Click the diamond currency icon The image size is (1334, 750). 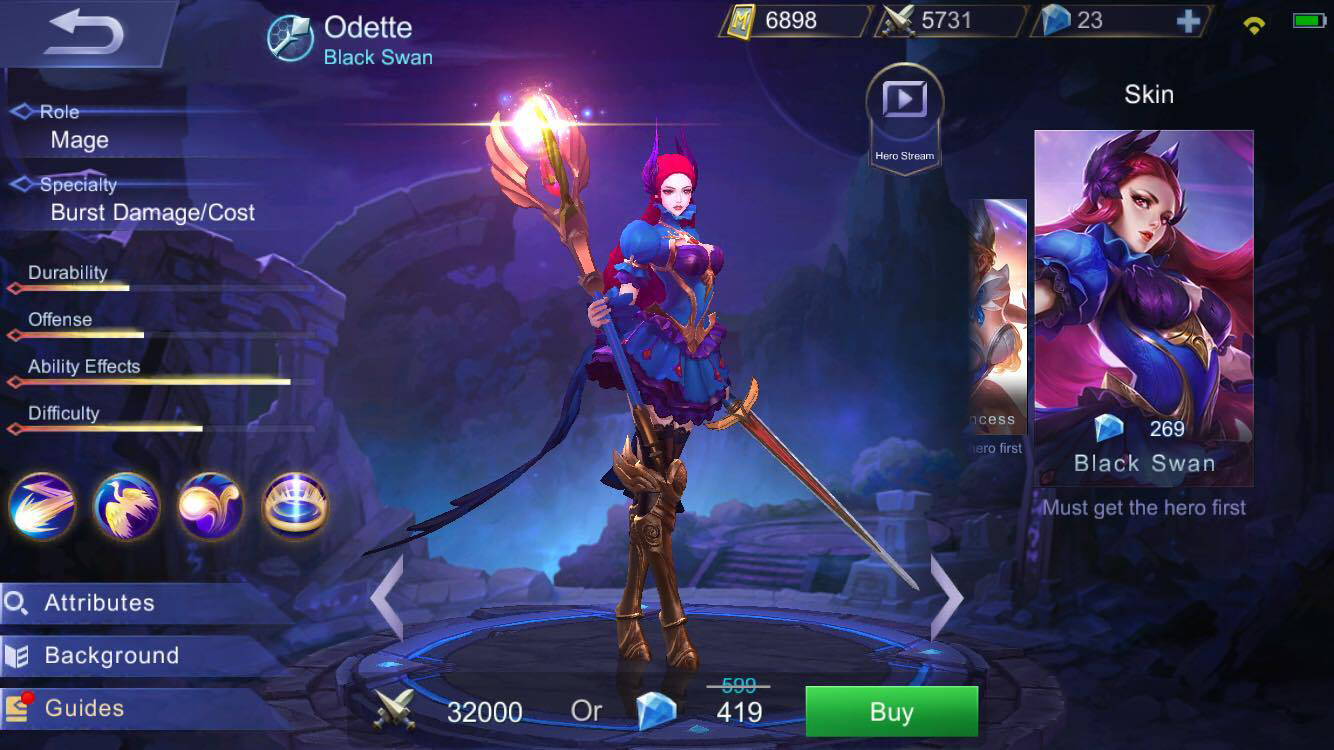(1054, 20)
